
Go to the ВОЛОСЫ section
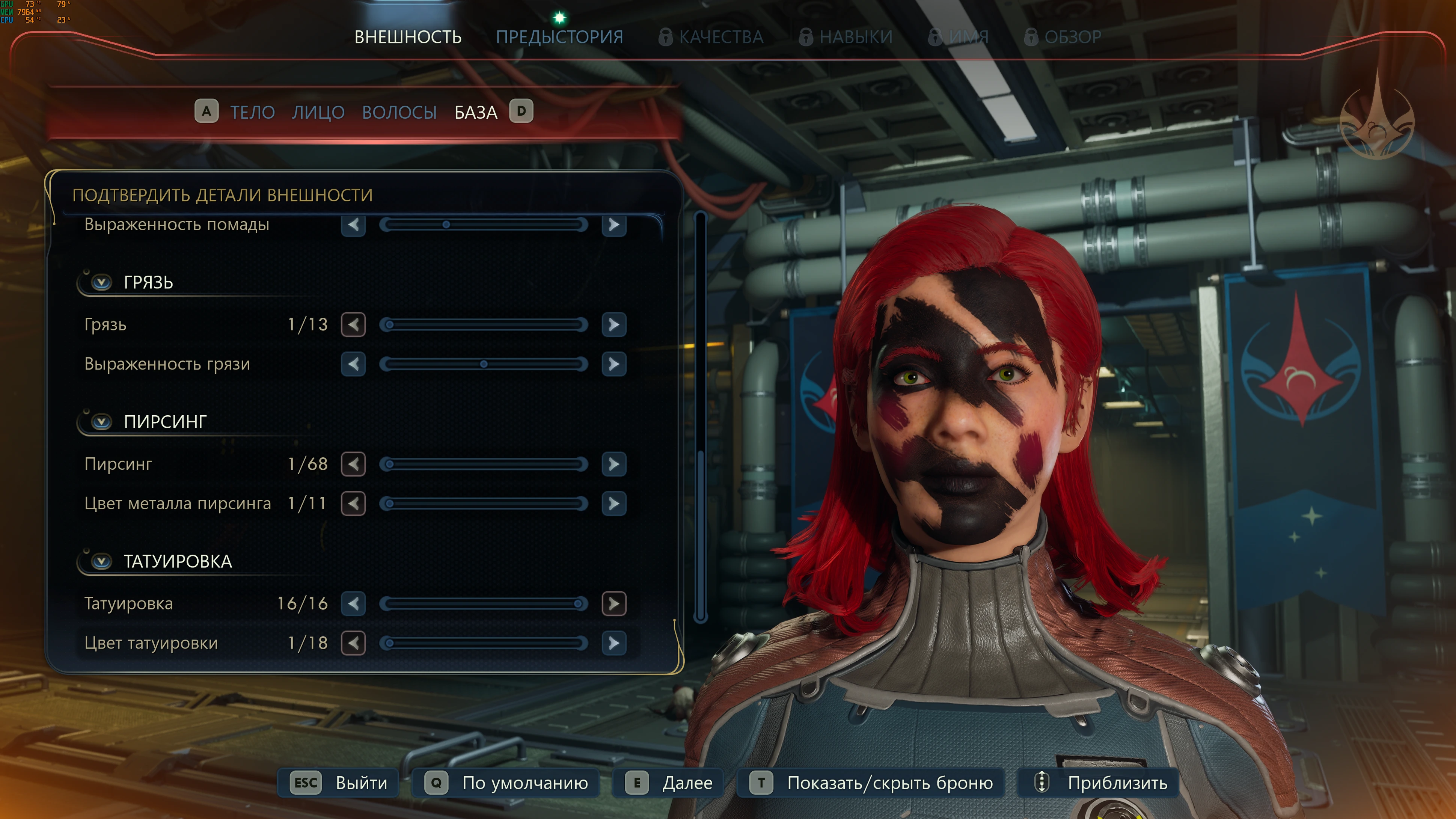tap(399, 112)
